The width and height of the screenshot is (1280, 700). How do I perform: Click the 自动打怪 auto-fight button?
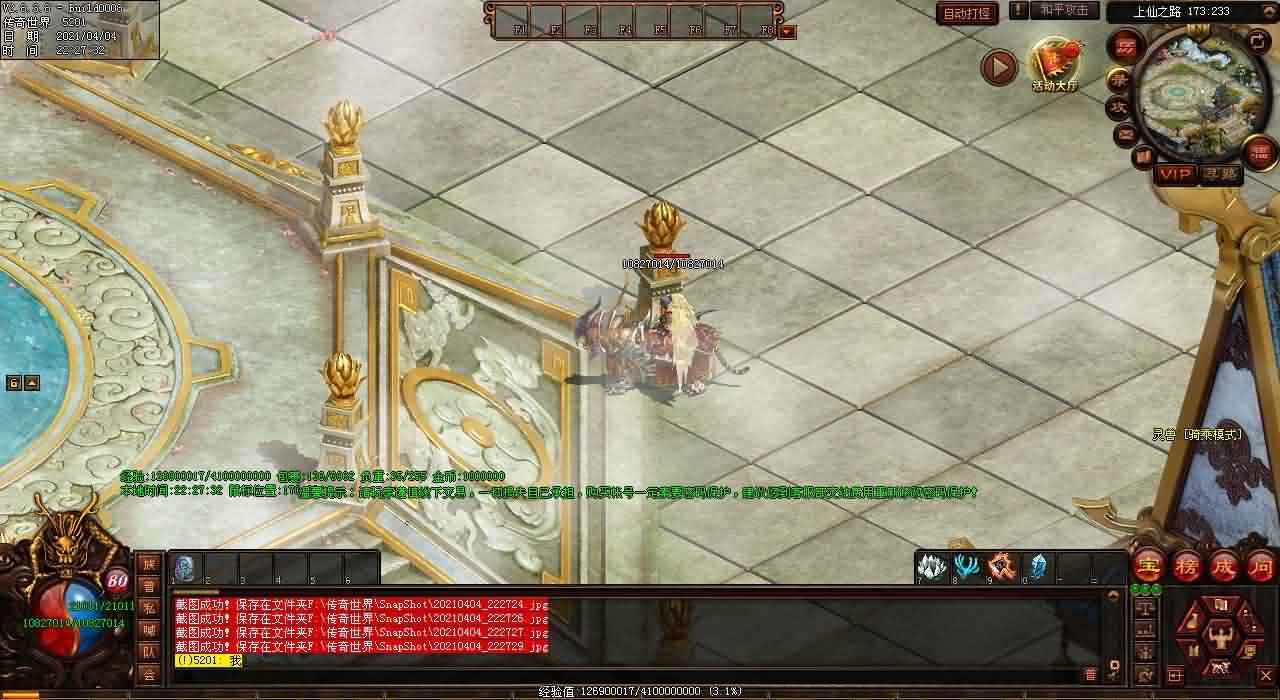968,13
